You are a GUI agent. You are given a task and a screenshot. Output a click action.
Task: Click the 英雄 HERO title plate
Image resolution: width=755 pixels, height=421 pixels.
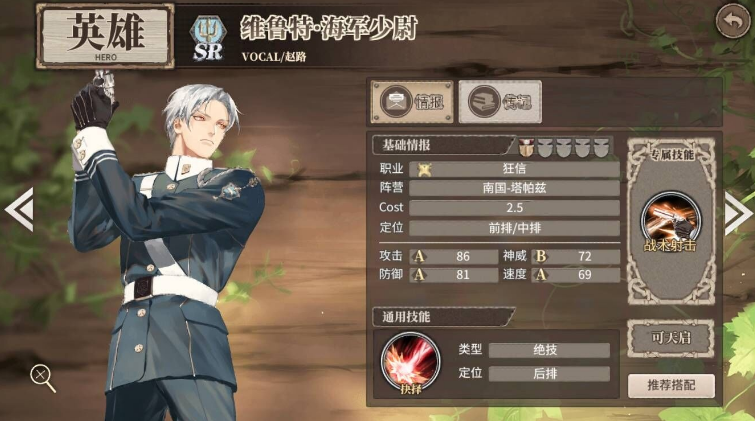click(105, 35)
